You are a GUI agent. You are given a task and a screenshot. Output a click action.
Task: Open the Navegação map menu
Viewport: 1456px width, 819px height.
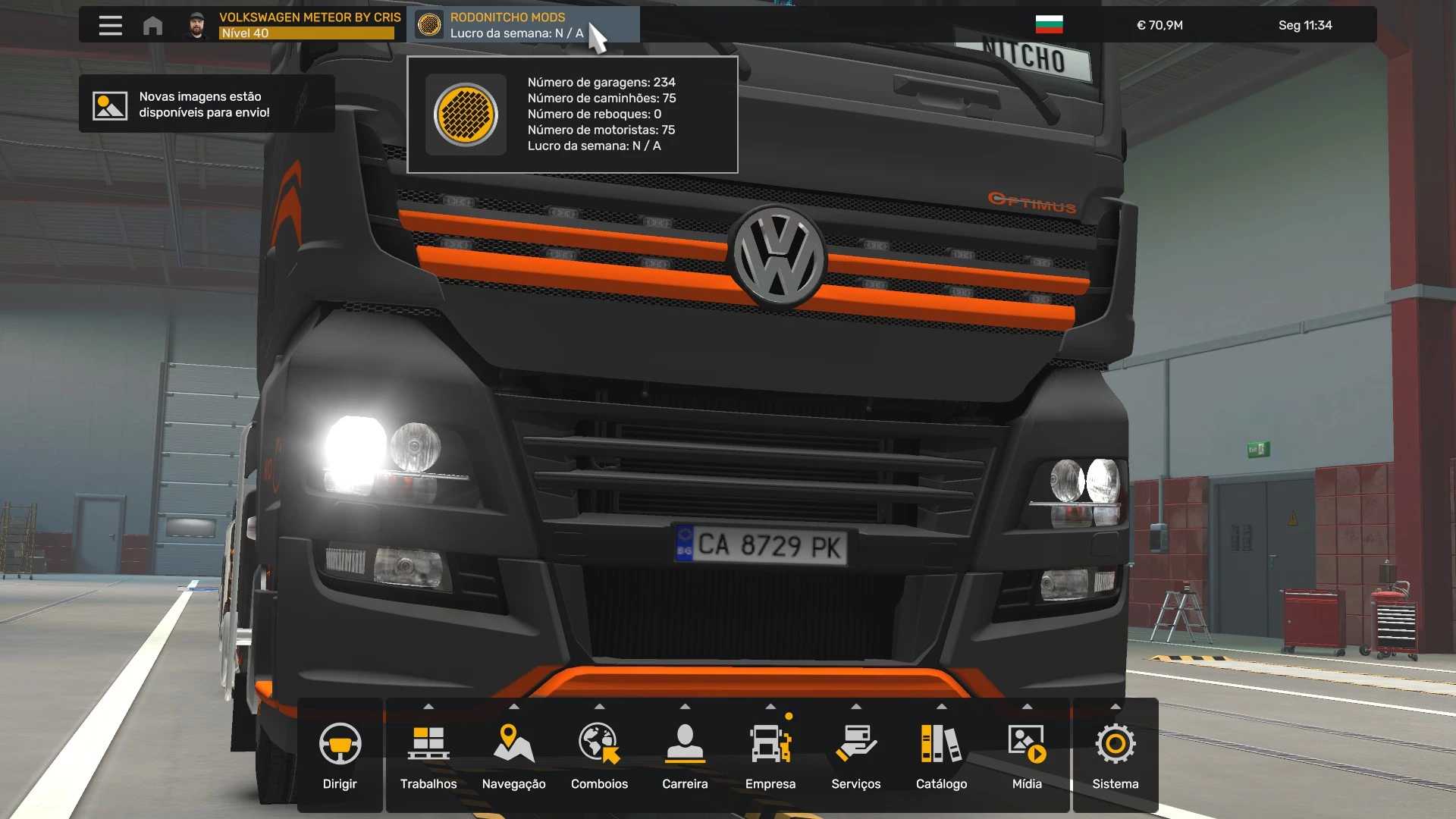tap(513, 755)
